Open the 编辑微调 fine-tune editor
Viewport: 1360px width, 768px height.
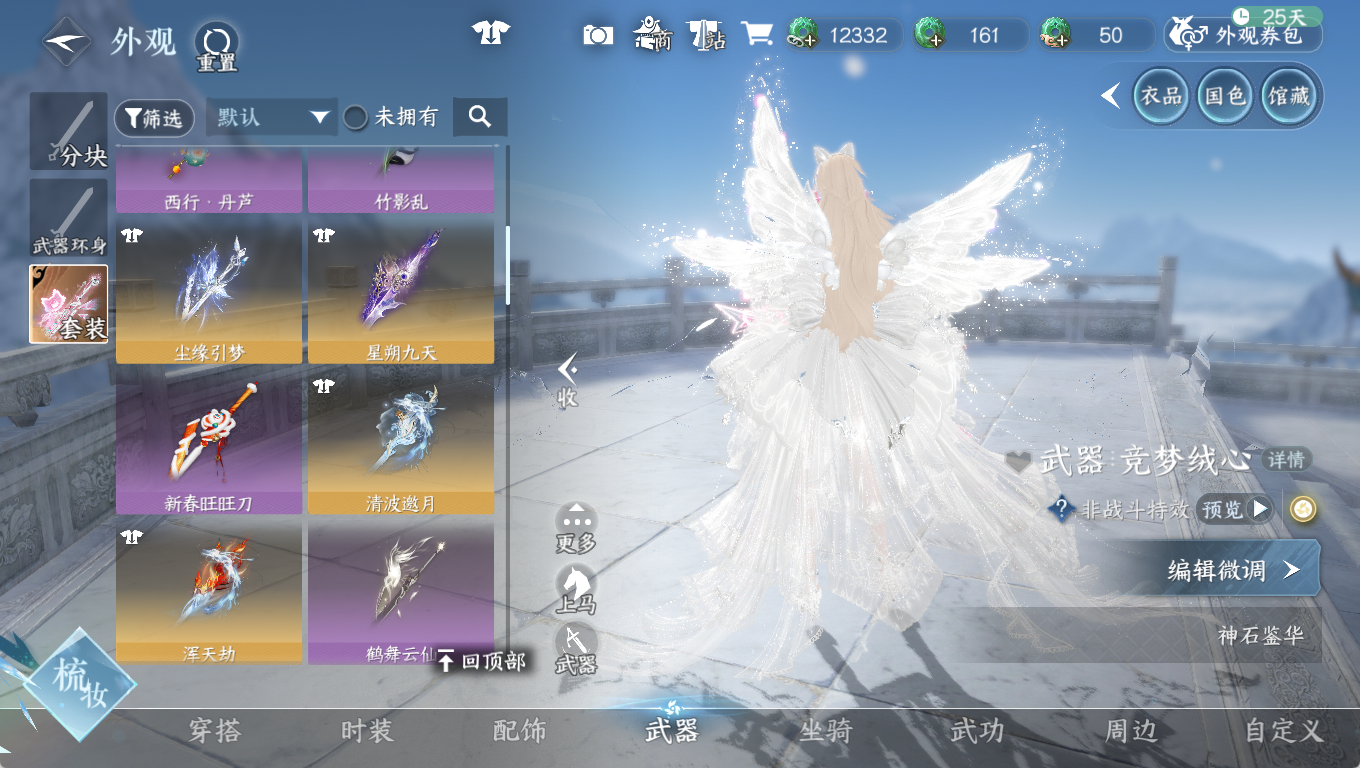1232,570
